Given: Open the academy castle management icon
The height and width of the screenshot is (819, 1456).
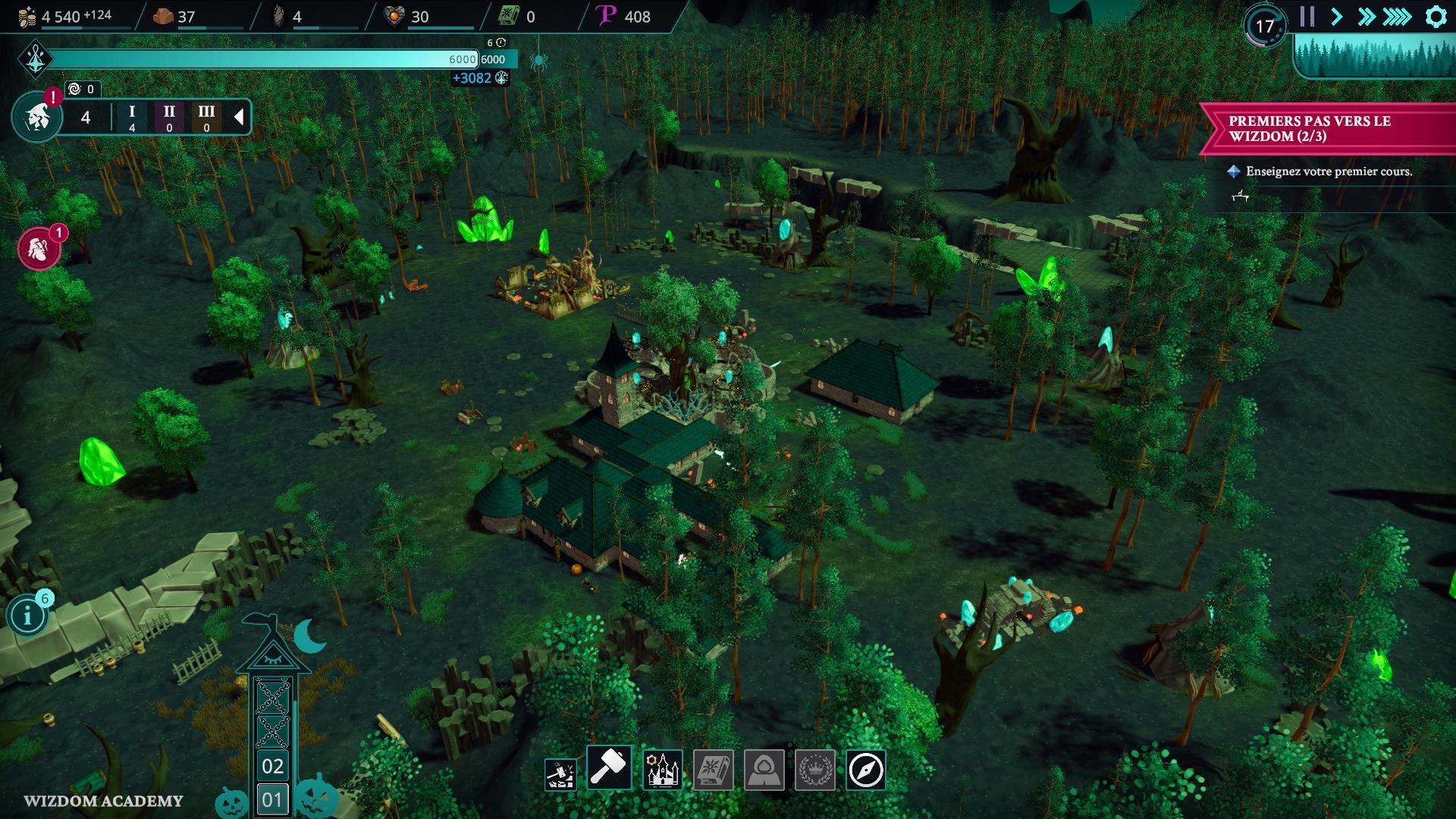Looking at the screenshot, I should (662, 770).
